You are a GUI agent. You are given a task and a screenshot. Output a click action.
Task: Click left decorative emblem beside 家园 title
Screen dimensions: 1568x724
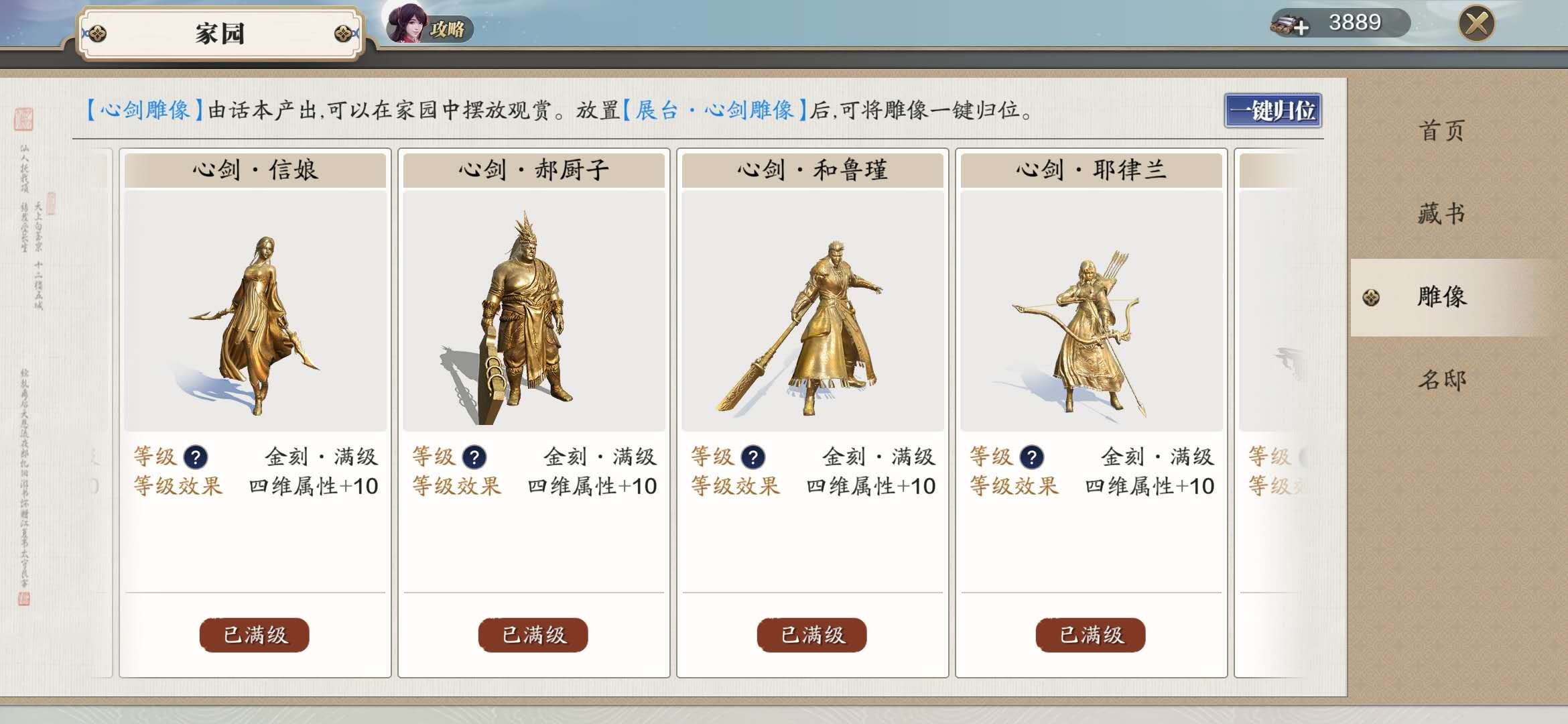(x=98, y=32)
